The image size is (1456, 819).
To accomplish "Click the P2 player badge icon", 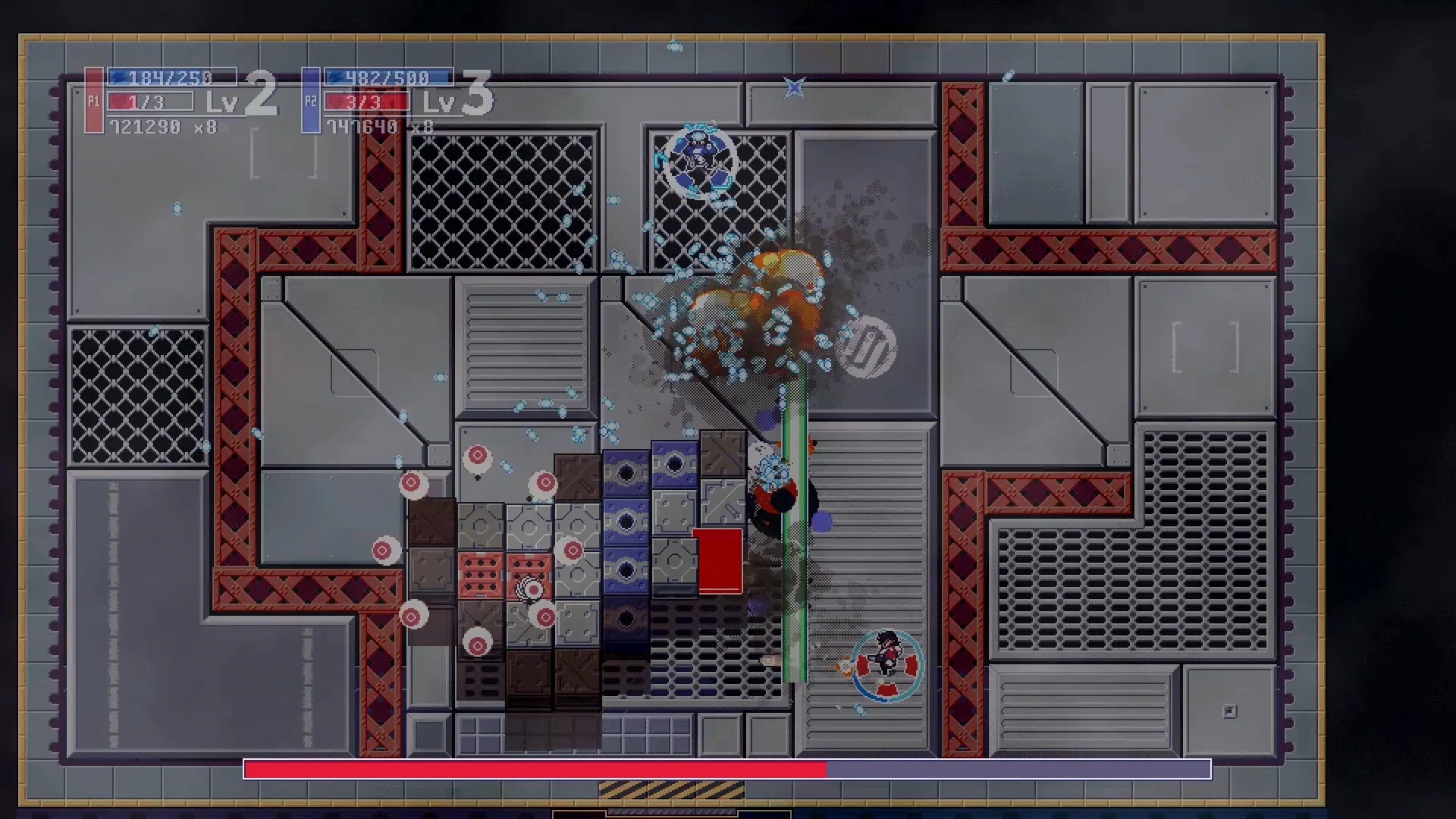I will [311, 100].
